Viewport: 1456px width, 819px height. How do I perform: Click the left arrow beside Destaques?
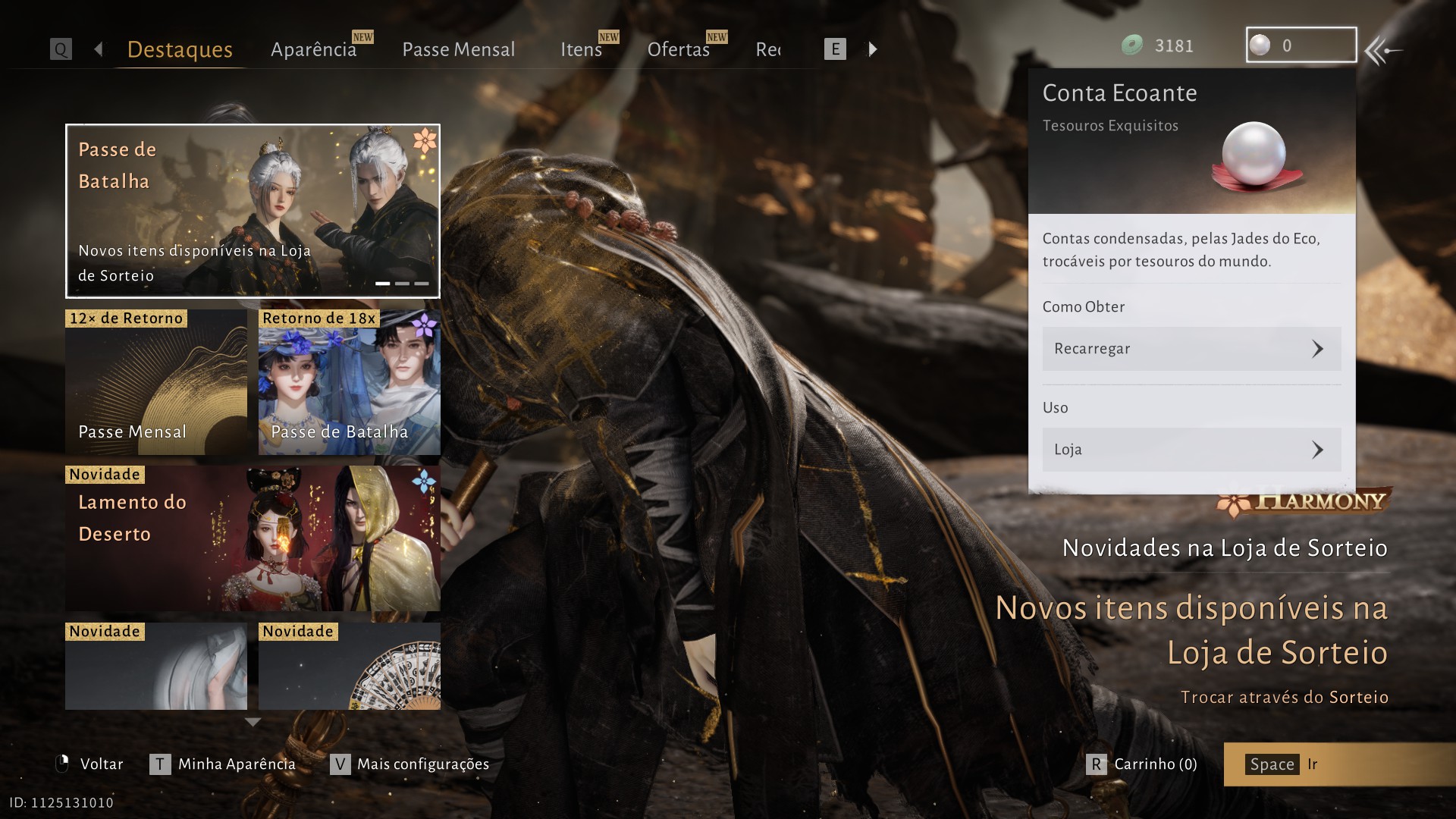coord(99,49)
